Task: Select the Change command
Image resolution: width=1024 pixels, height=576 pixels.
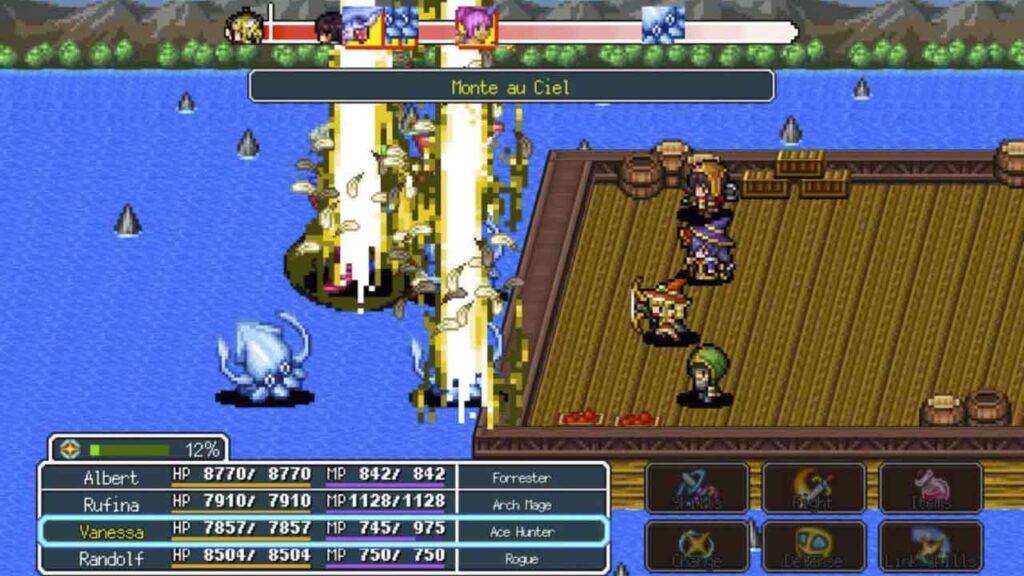Action: click(x=697, y=545)
